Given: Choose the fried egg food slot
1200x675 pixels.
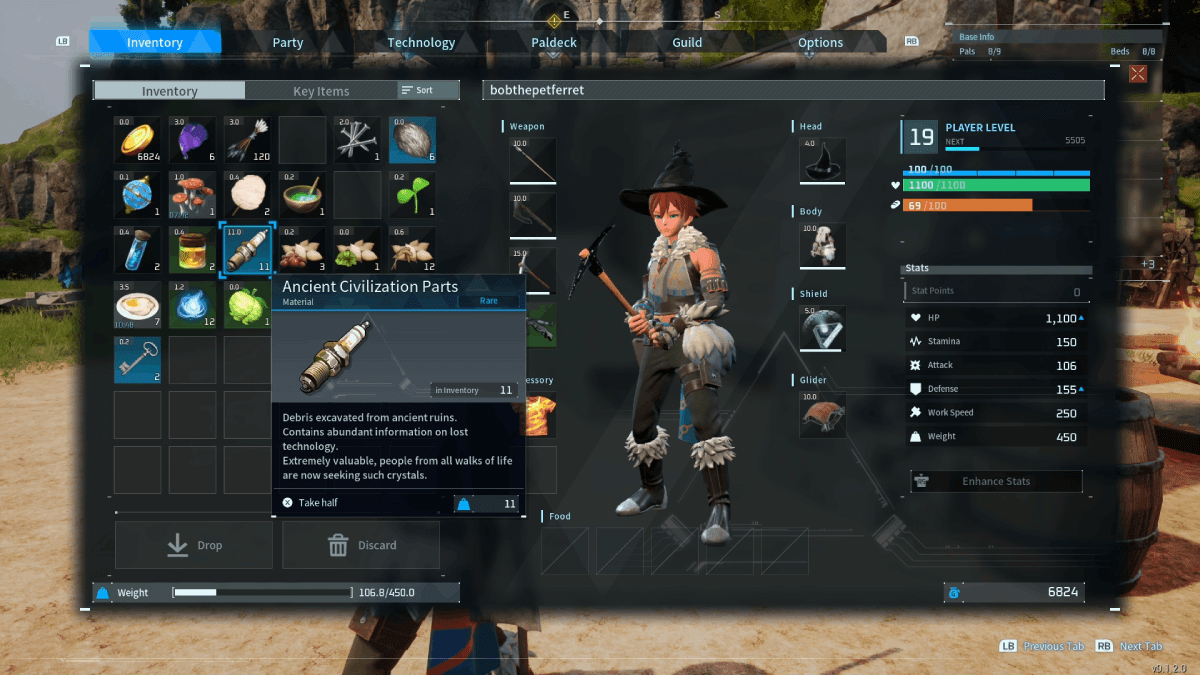Looking at the screenshot, I should click(x=138, y=305).
